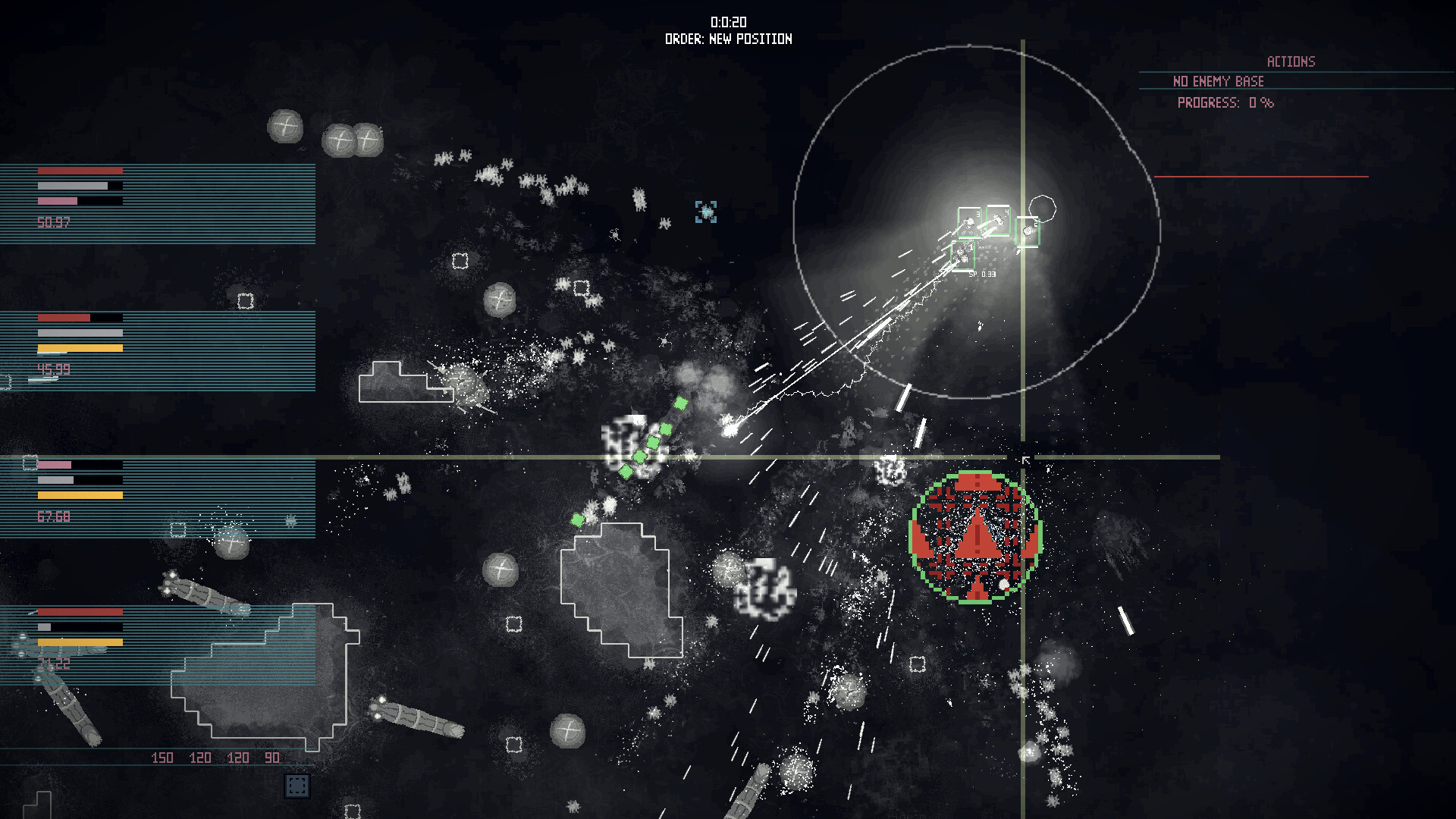Expand the ACTIONS panel
1456x819 pixels.
pos(1289,61)
